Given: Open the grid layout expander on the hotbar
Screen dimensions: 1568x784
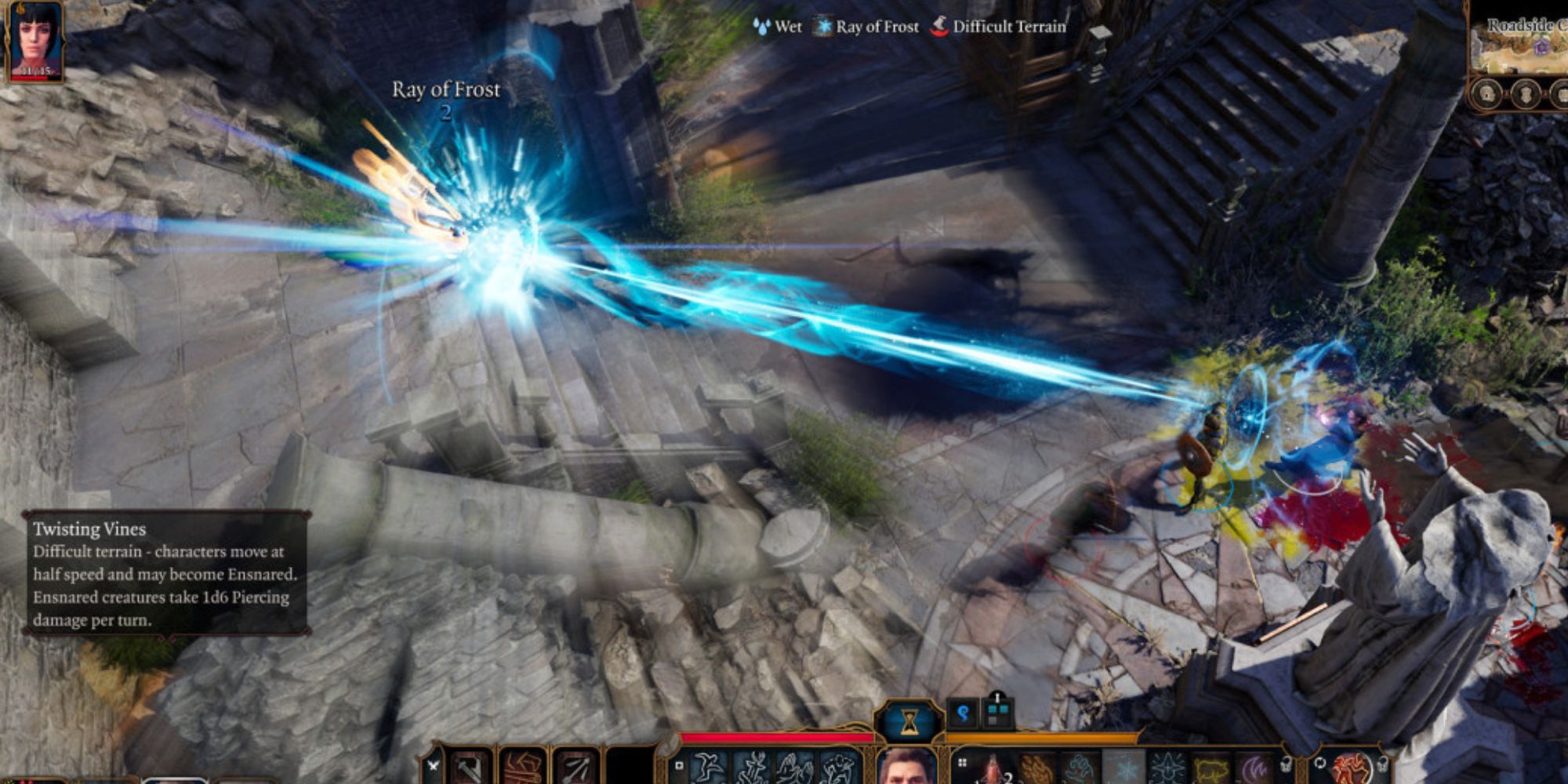Looking at the screenshot, I should coord(961,762).
